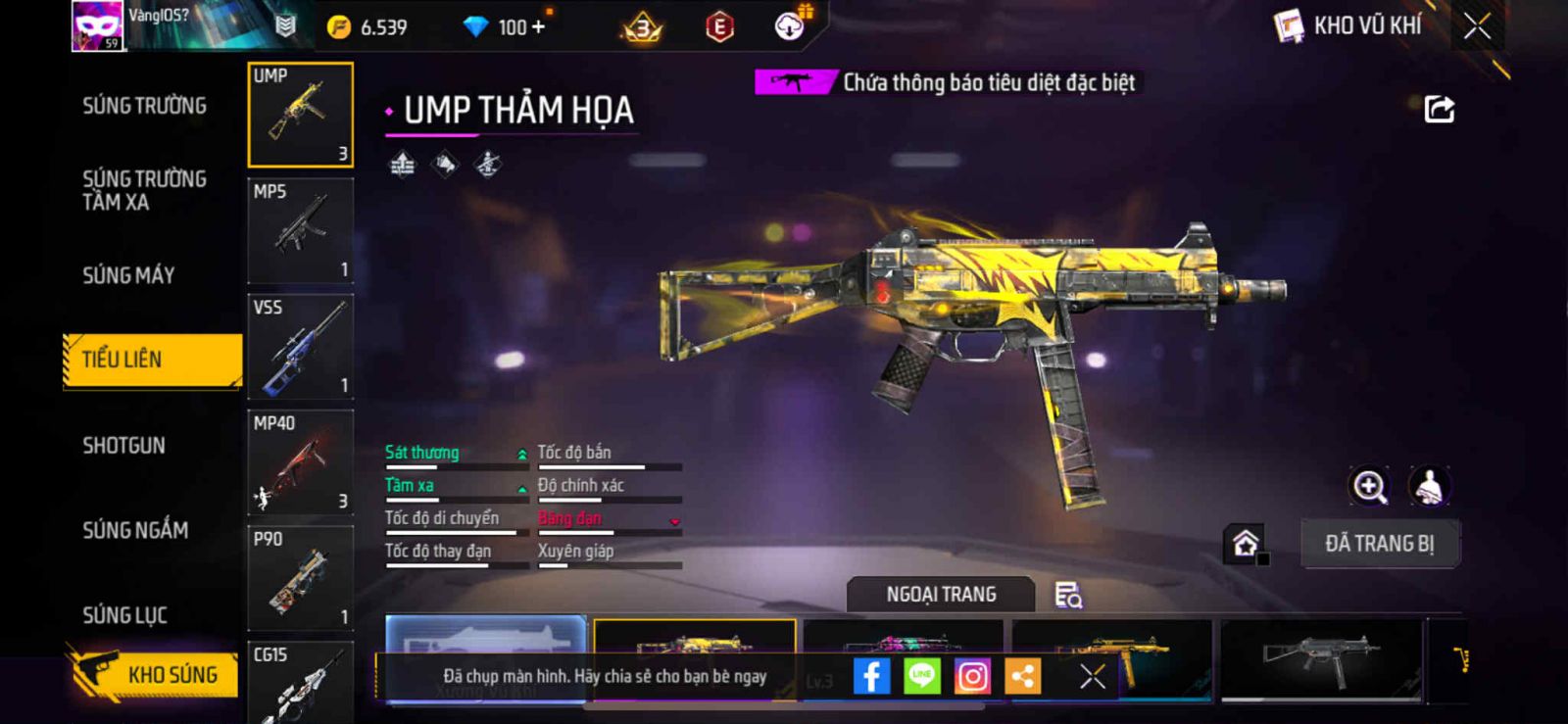
Task: Open the Ngoại Trang tab
Action: point(941,595)
